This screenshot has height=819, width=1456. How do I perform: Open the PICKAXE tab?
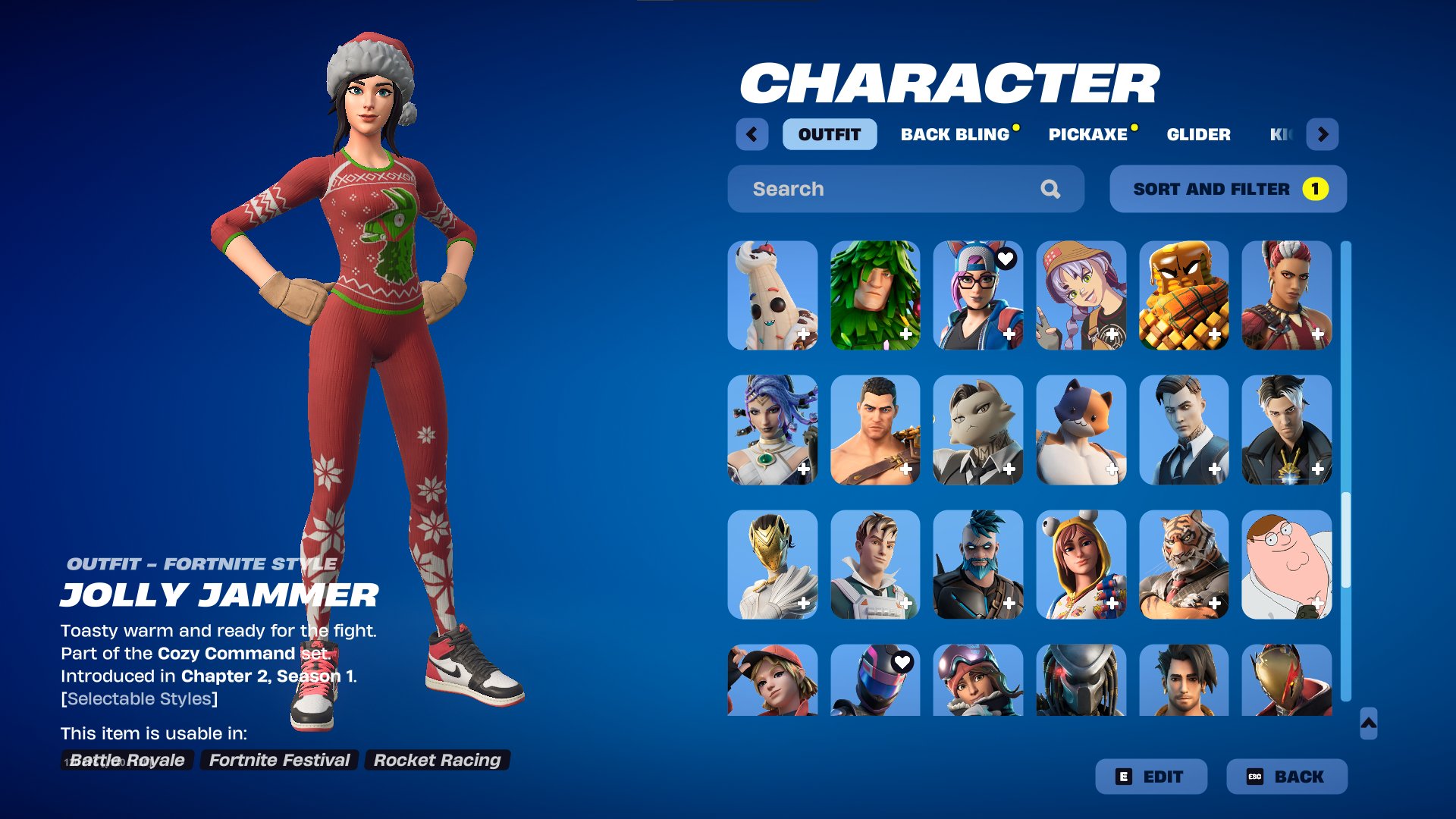(x=1087, y=134)
